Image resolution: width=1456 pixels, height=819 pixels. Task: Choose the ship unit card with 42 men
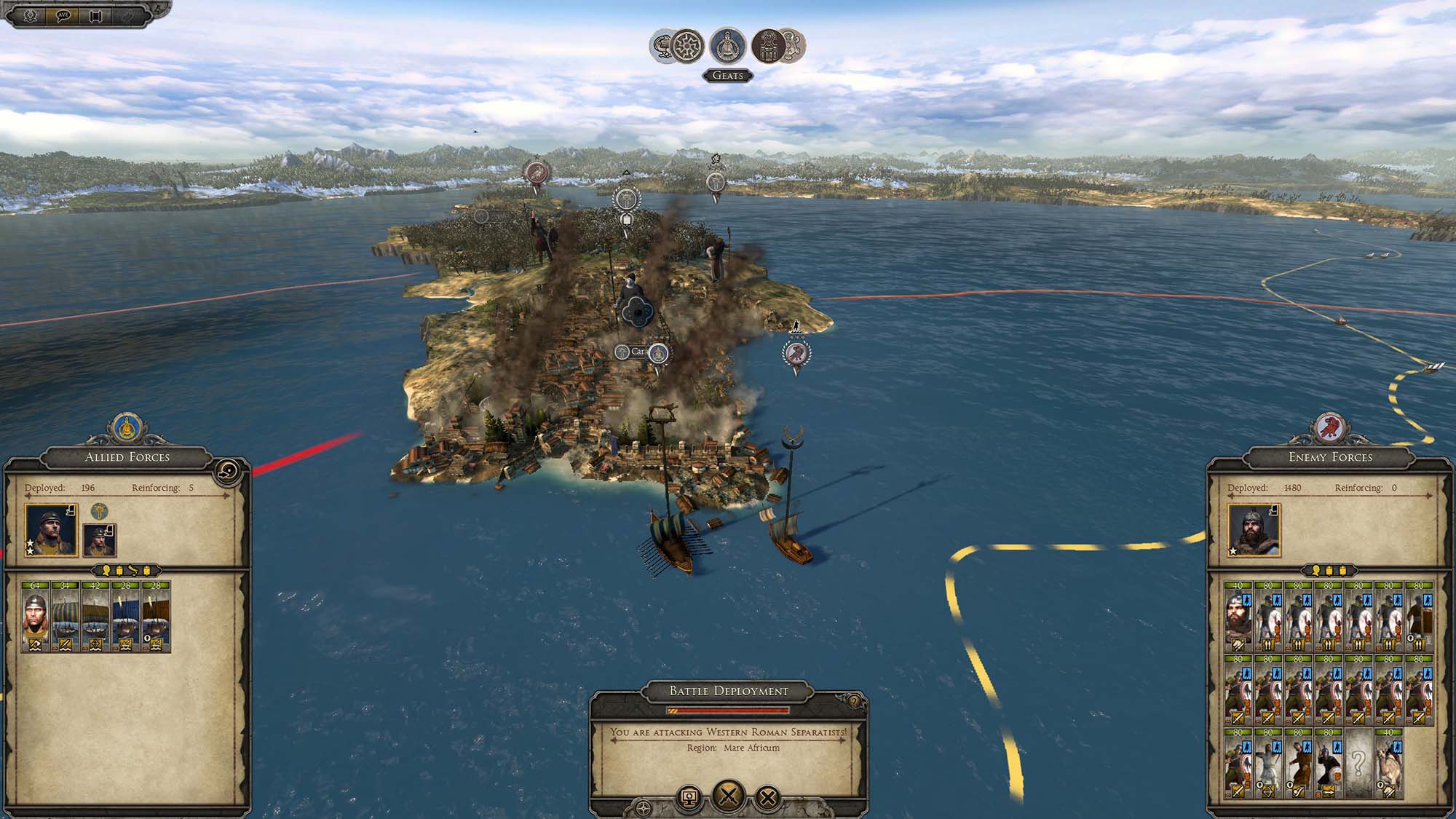[95, 617]
